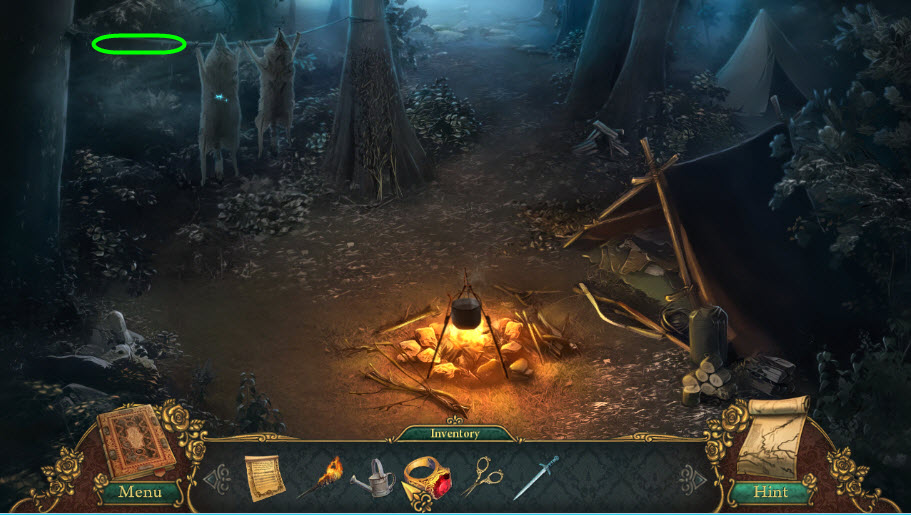Select the scissors in inventory
Screen dimensions: 911x515
483,476
